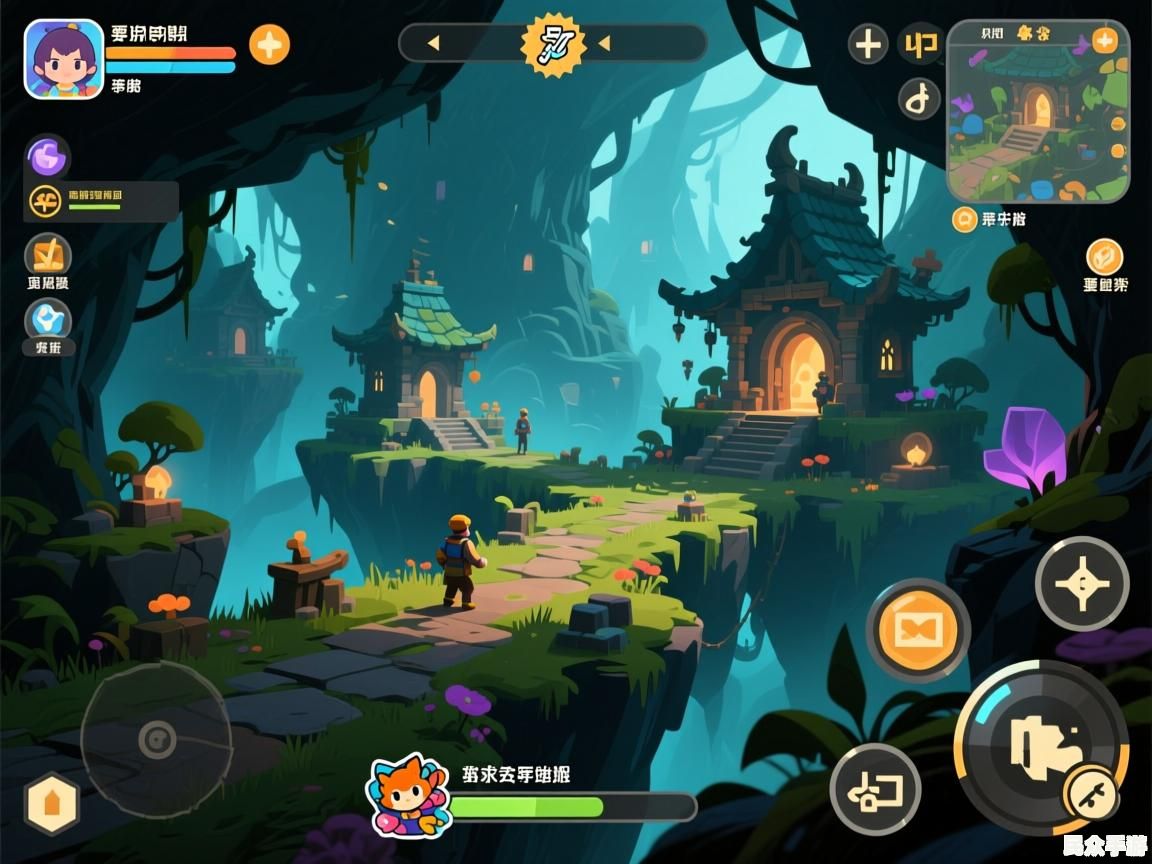This screenshot has width=1152, height=864.
Task: Open the orange scroll icon on the left
Action: pyautogui.click(x=48, y=255)
